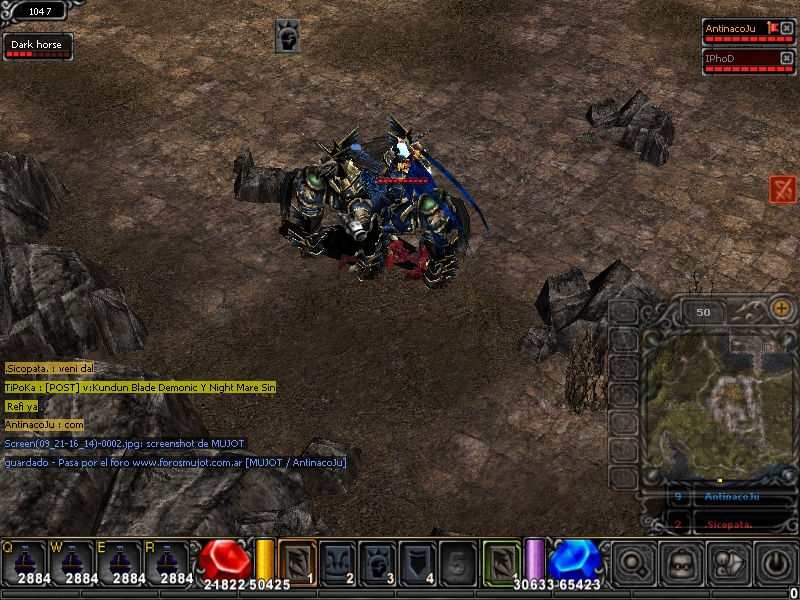Use the Q potion slot
This screenshot has width=800, height=600.
point(26,562)
